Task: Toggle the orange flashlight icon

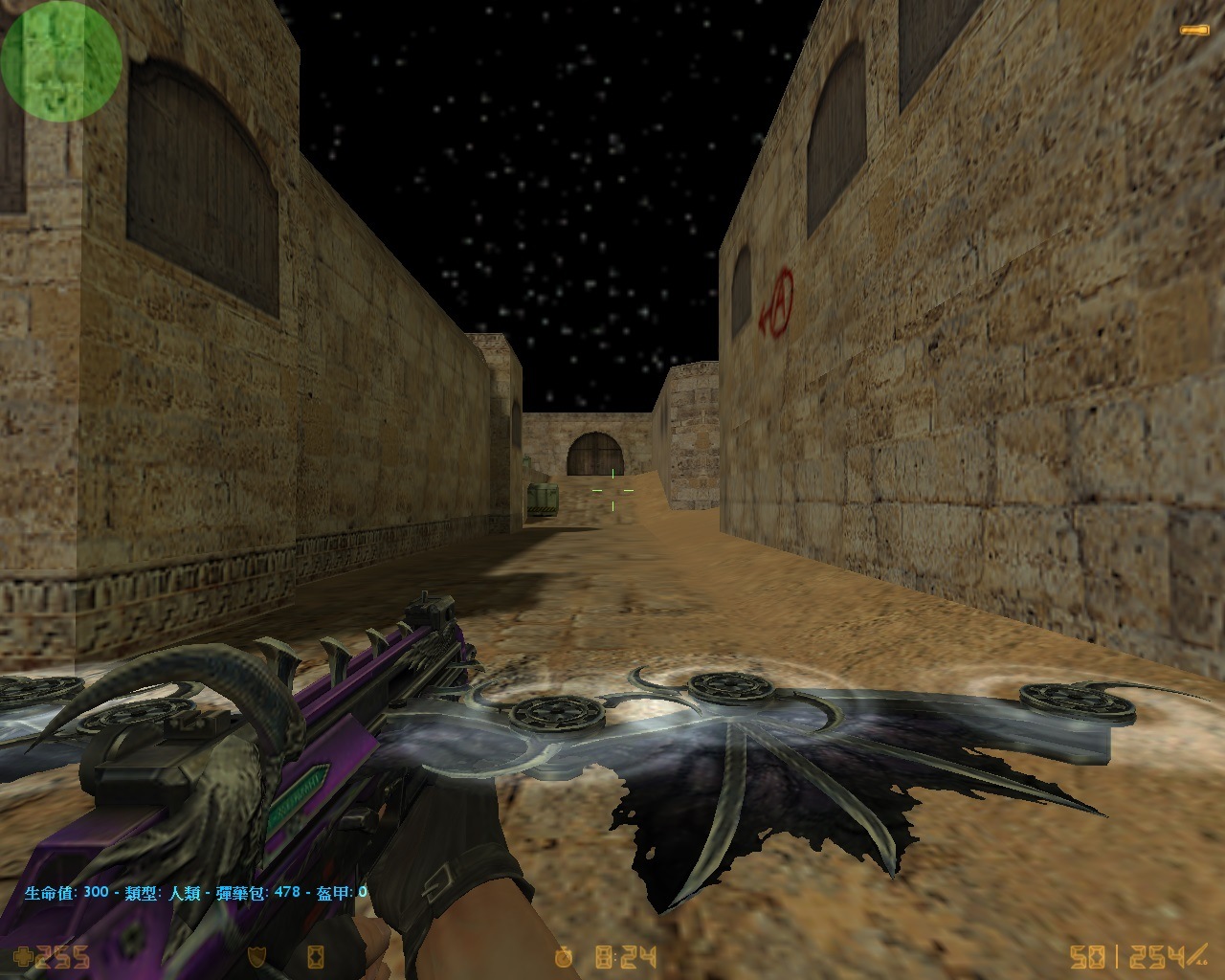Action: [x=1193, y=31]
